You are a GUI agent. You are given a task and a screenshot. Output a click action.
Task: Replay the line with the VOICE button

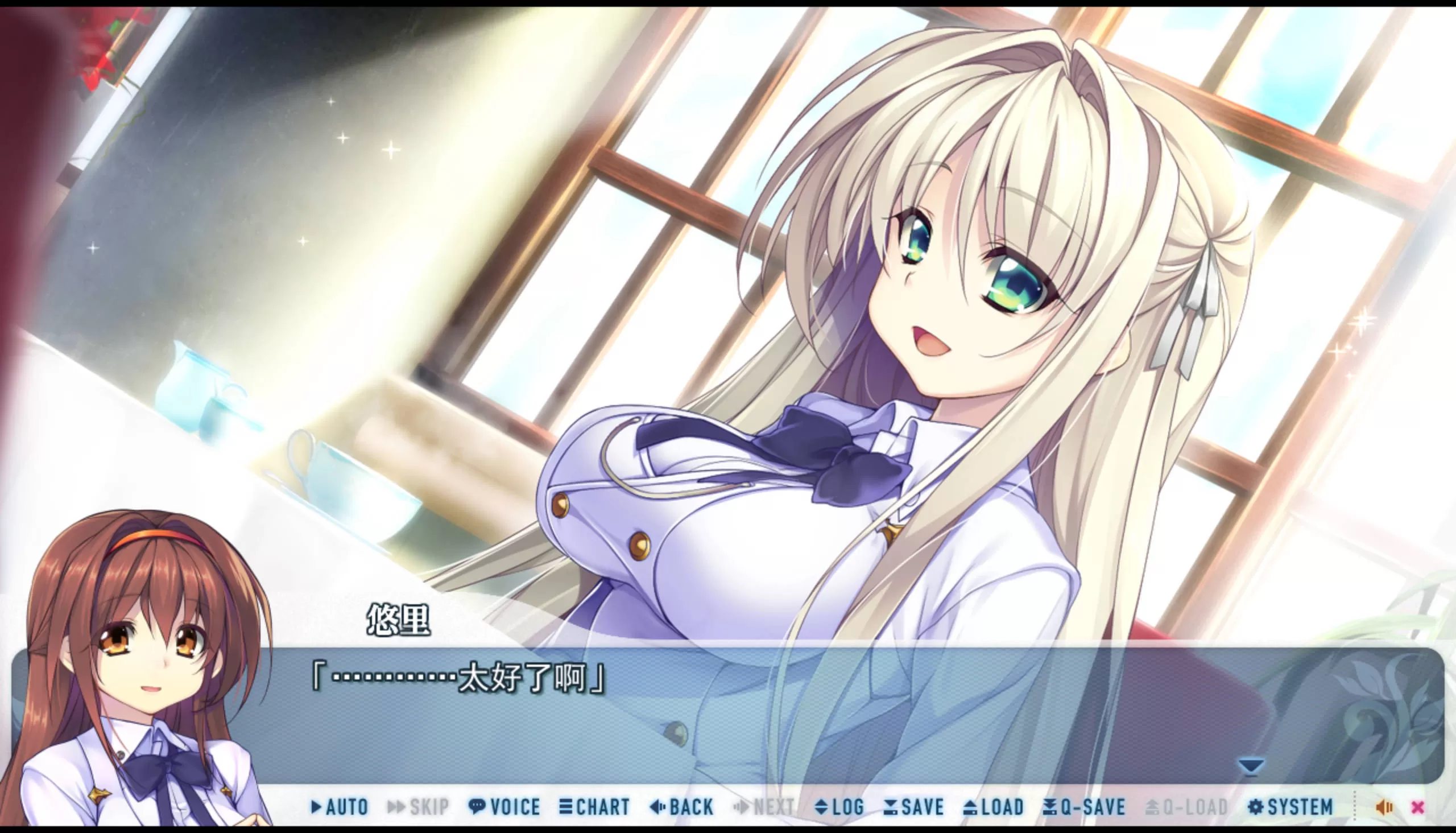point(504,807)
